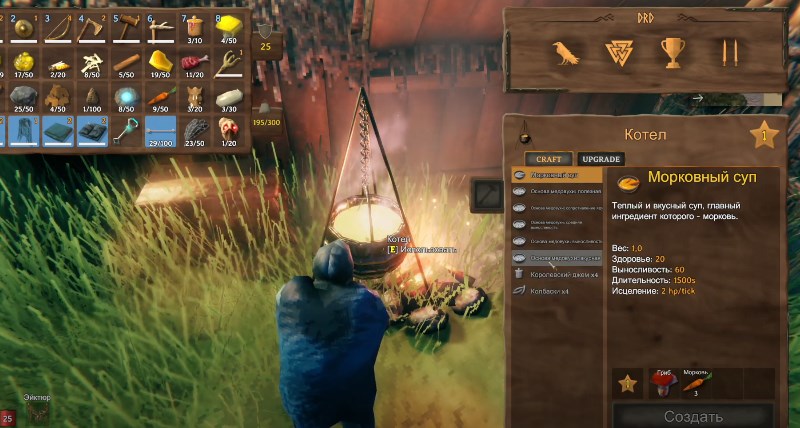Screen dimensions: 800x428
Task: Select the carrot stack in inventory
Action: (x=160, y=98)
